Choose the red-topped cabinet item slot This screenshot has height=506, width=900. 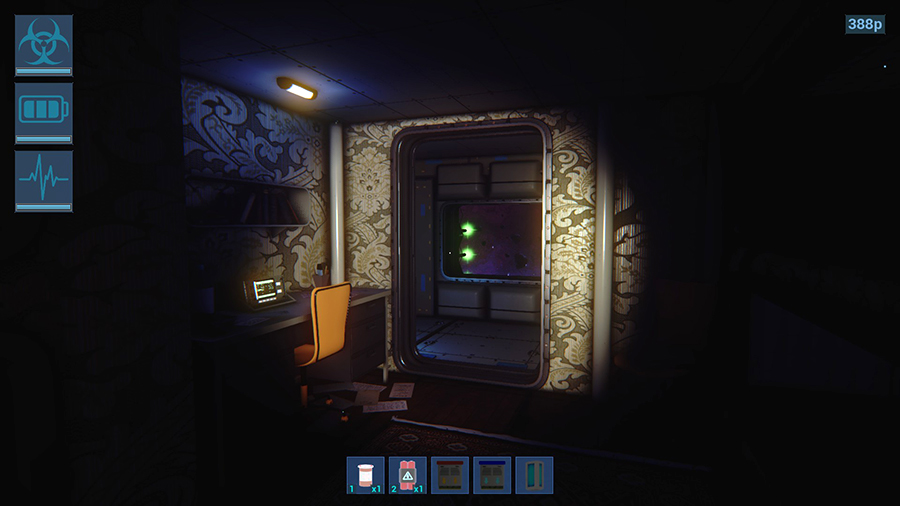click(x=450, y=475)
